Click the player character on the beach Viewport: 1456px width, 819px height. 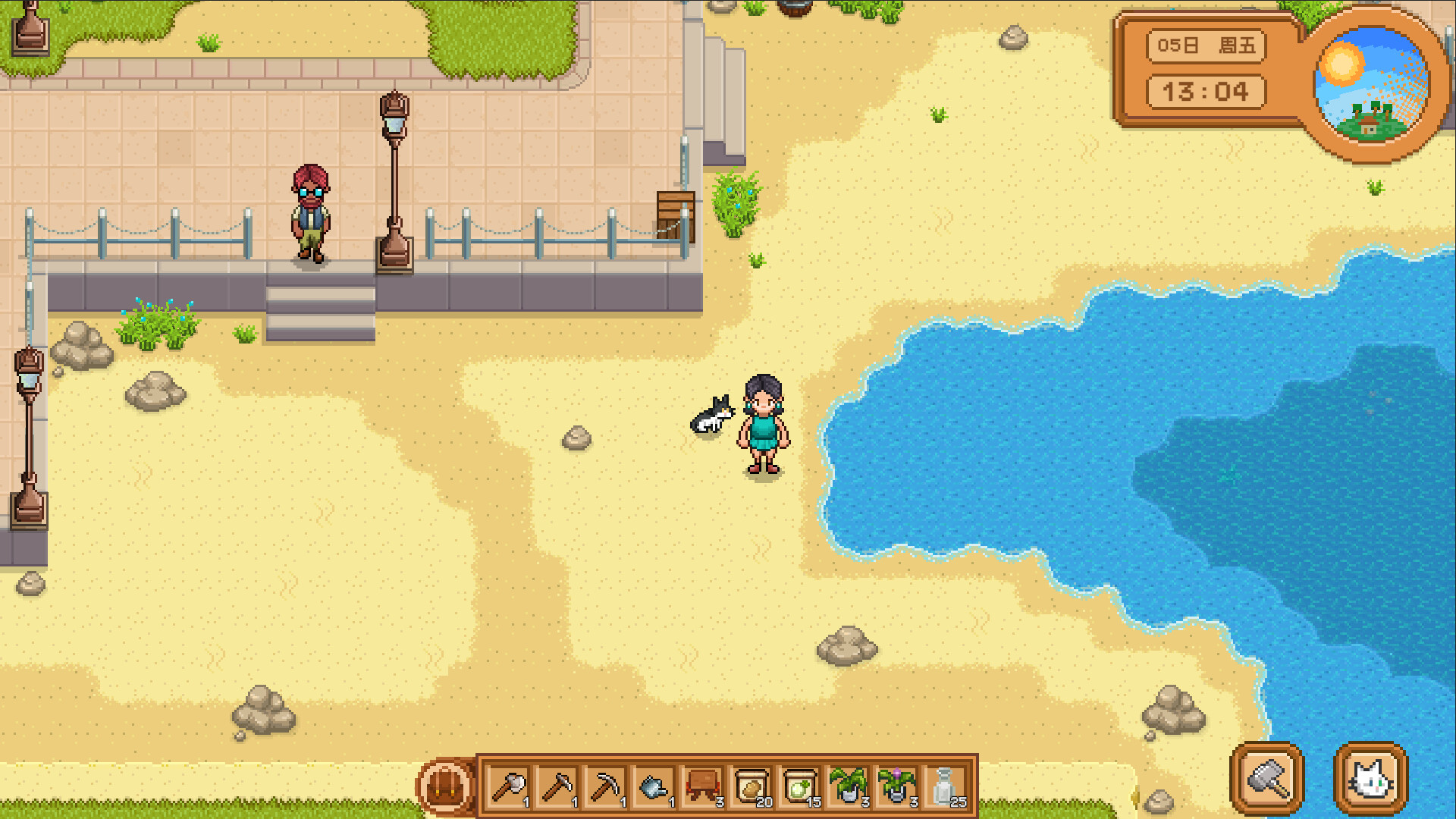(762, 425)
